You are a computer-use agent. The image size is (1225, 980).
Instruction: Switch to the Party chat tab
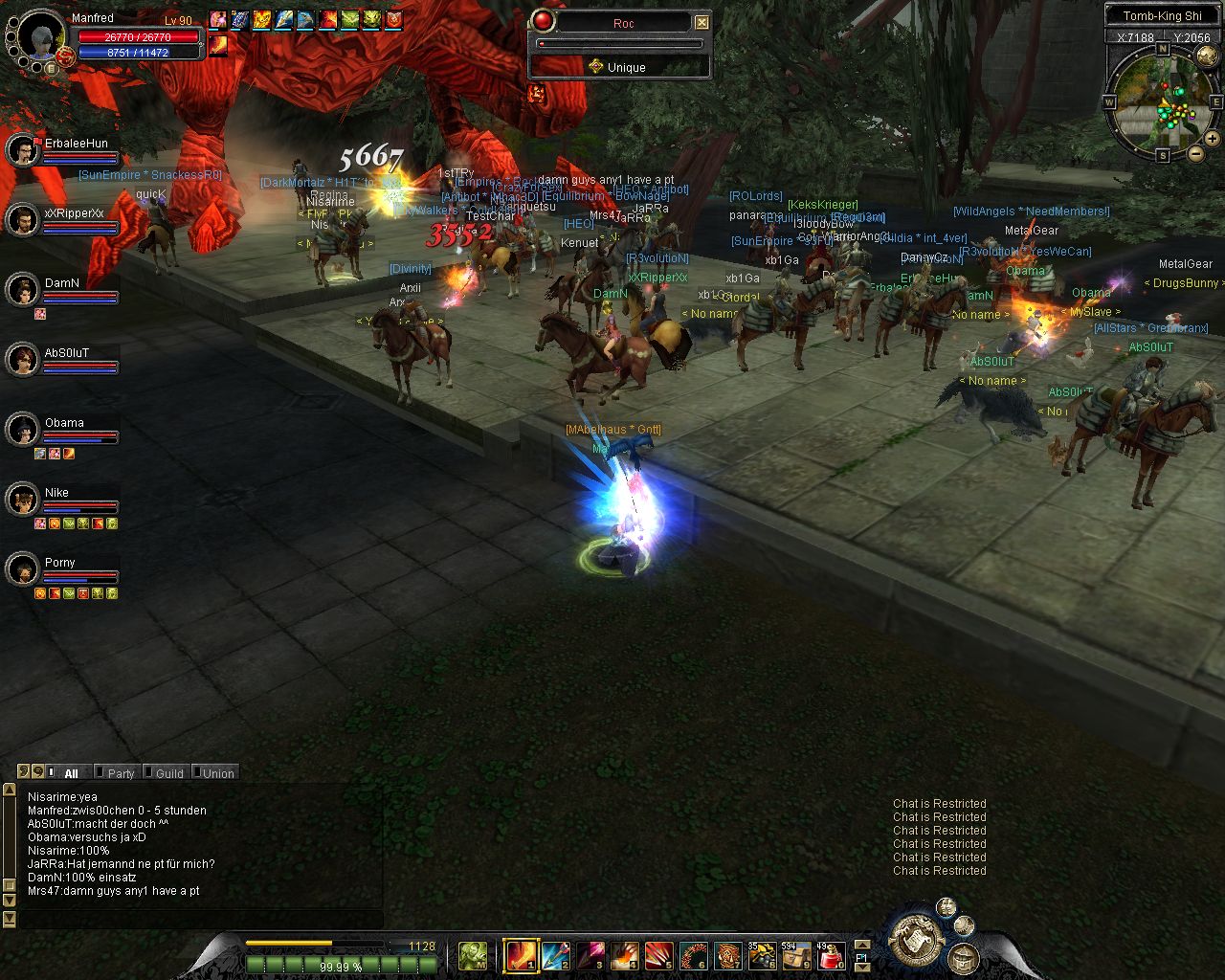121,773
